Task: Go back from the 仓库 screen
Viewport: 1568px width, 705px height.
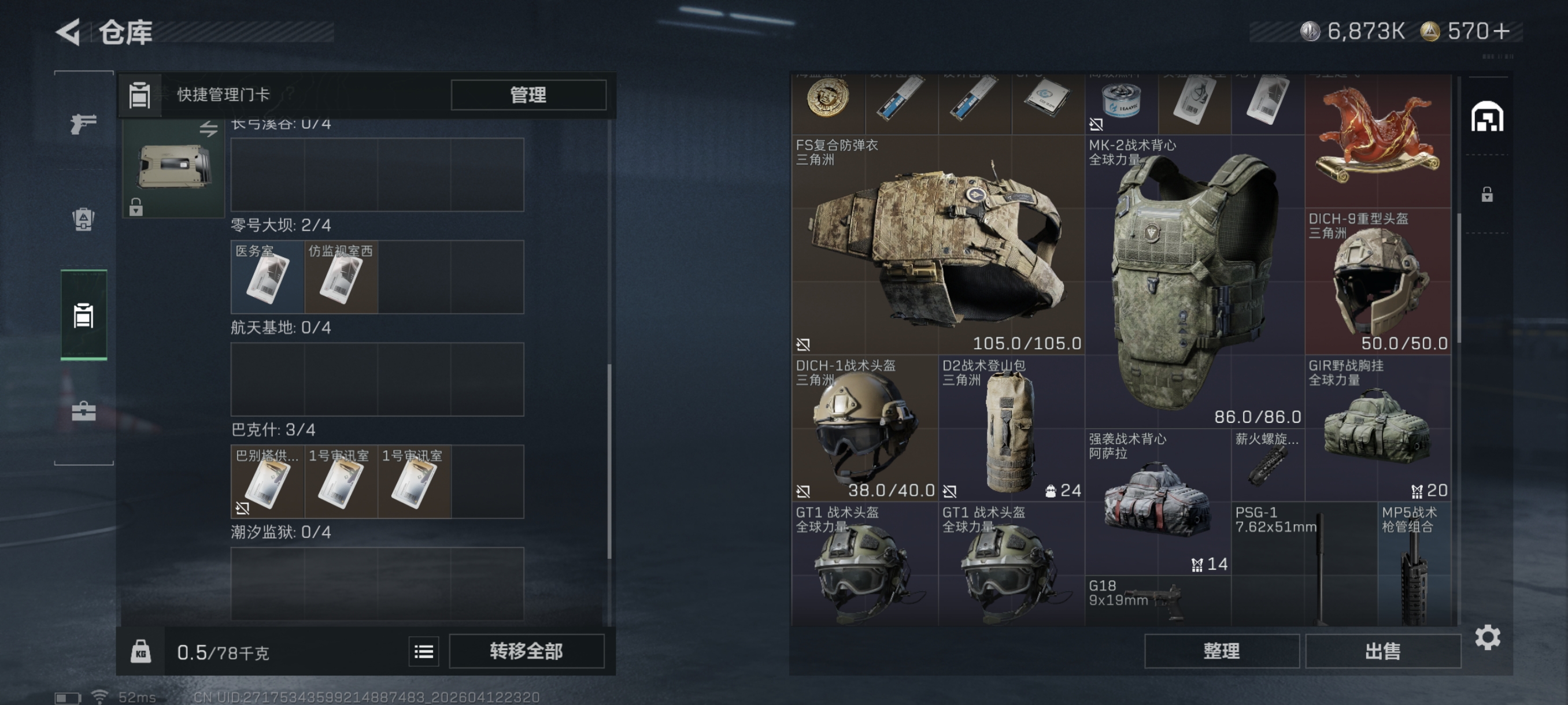Action: pos(68,32)
